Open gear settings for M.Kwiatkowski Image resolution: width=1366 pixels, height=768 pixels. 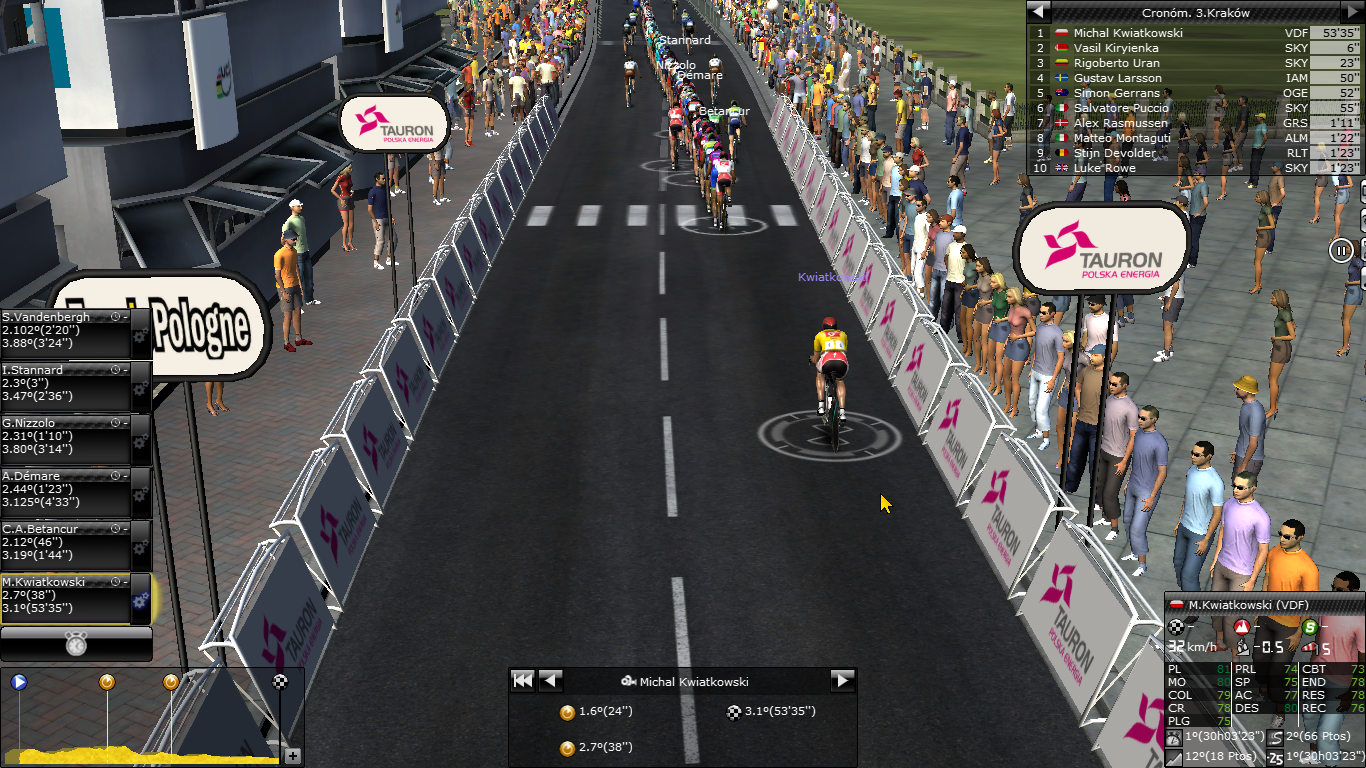pyautogui.click(x=140, y=600)
